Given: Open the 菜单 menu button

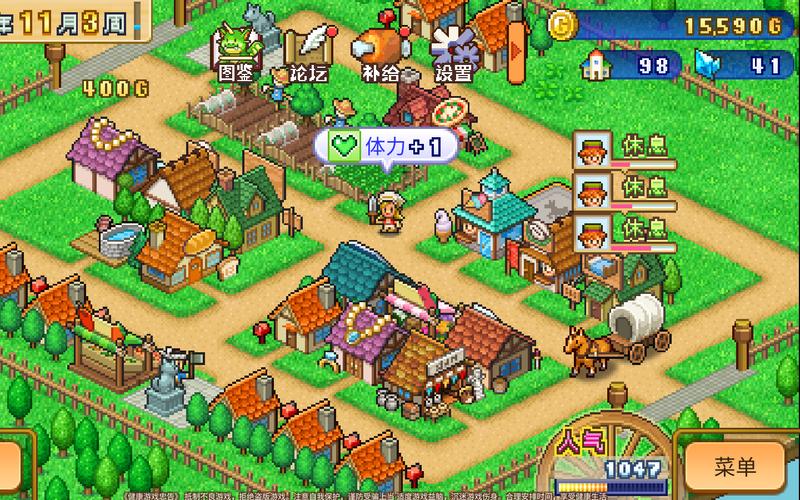Looking at the screenshot, I should [735, 466].
